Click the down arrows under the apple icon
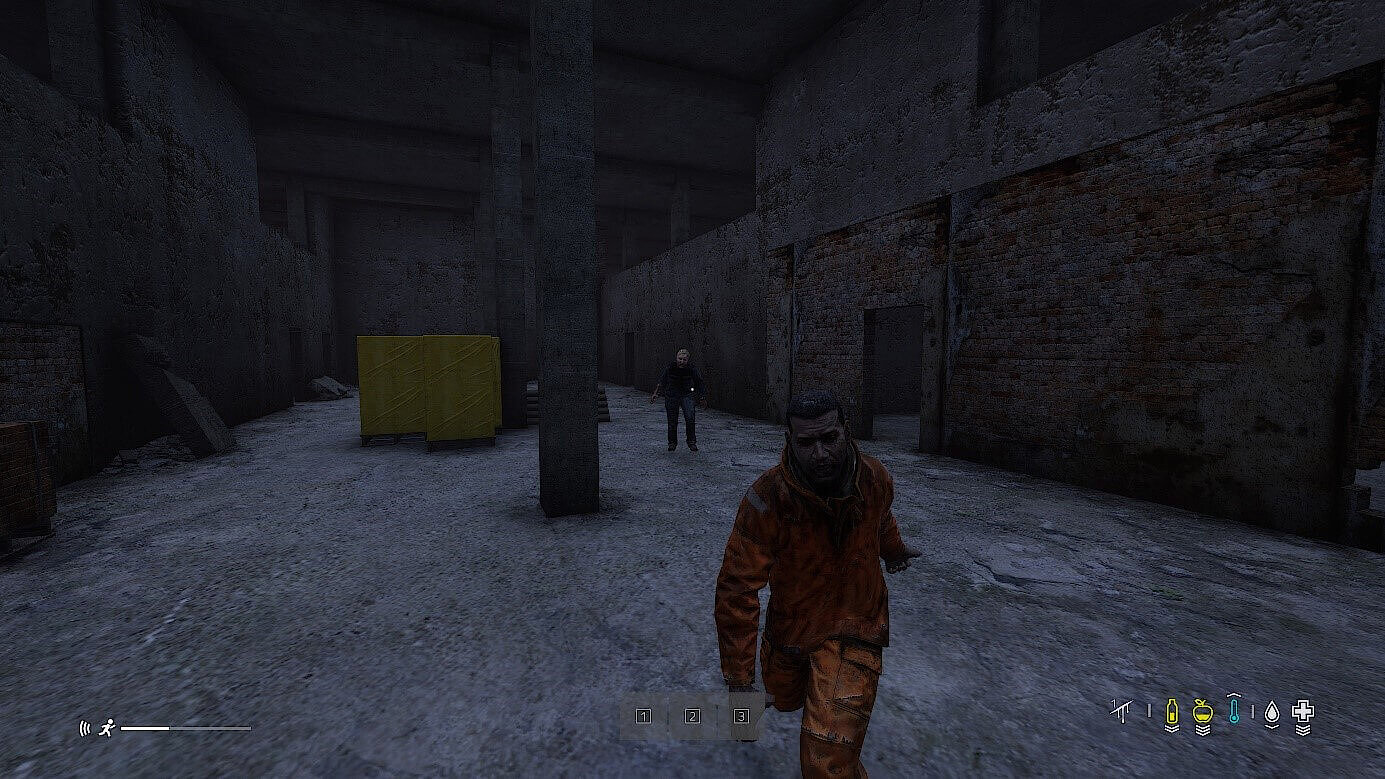 click(x=1202, y=730)
